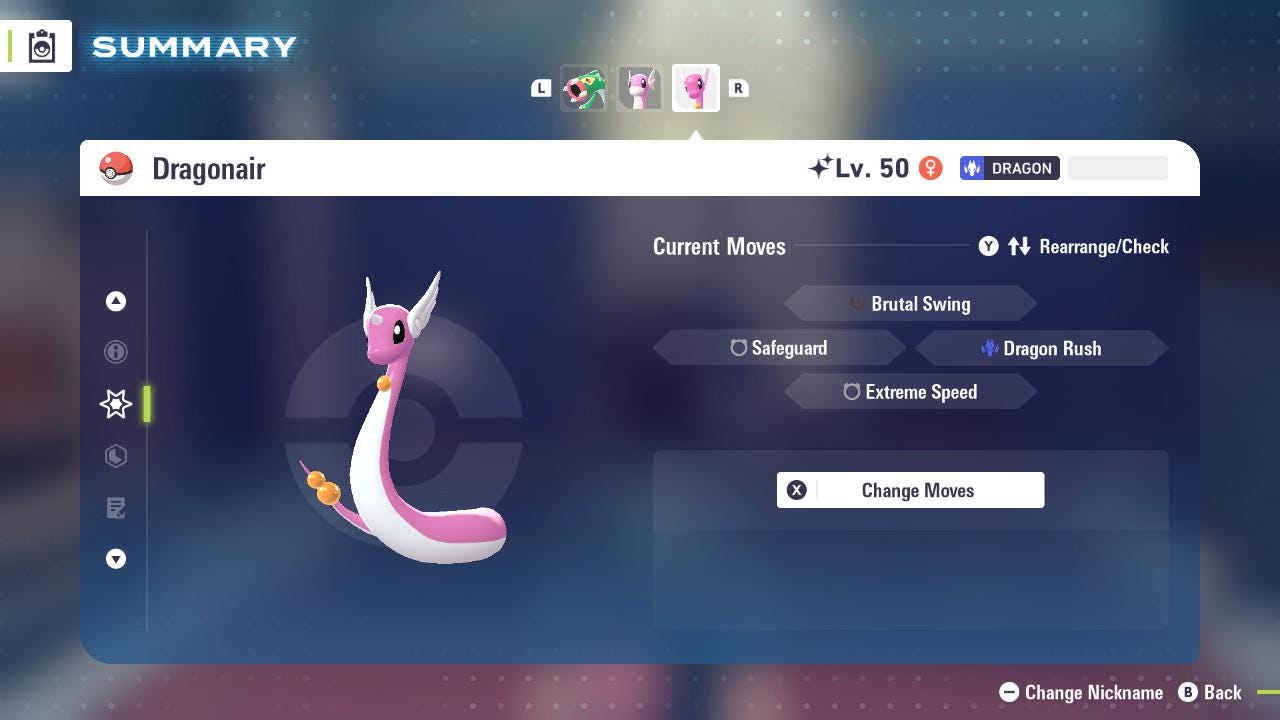The image size is (1280, 720).
Task: Click the Back option at bottom right
Action: click(x=1211, y=692)
